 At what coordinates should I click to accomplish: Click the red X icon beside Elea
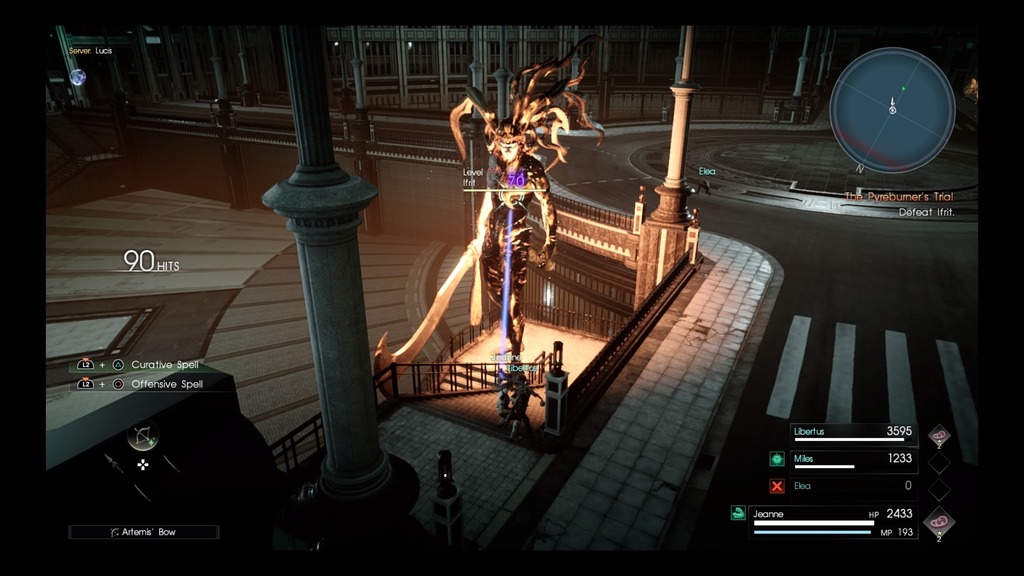pyautogui.click(x=777, y=486)
